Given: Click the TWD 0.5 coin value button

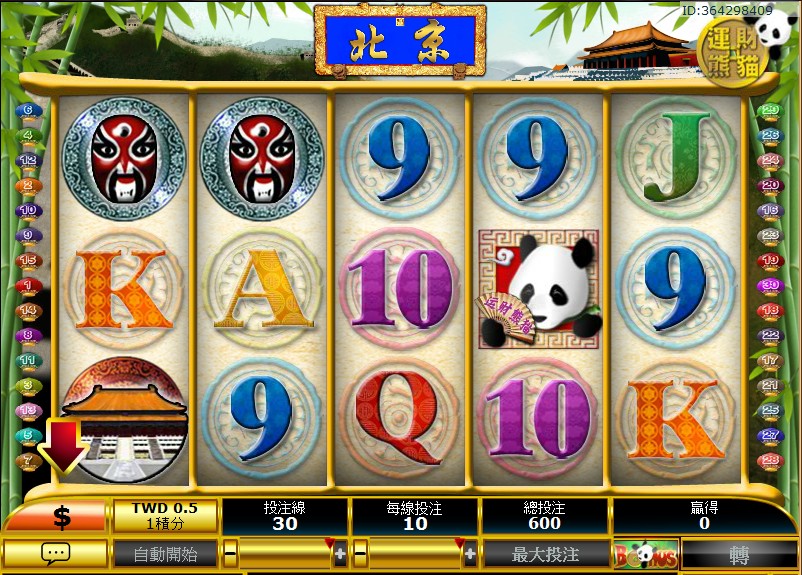Looking at the screenshot, I should click(x=164, y=516).
